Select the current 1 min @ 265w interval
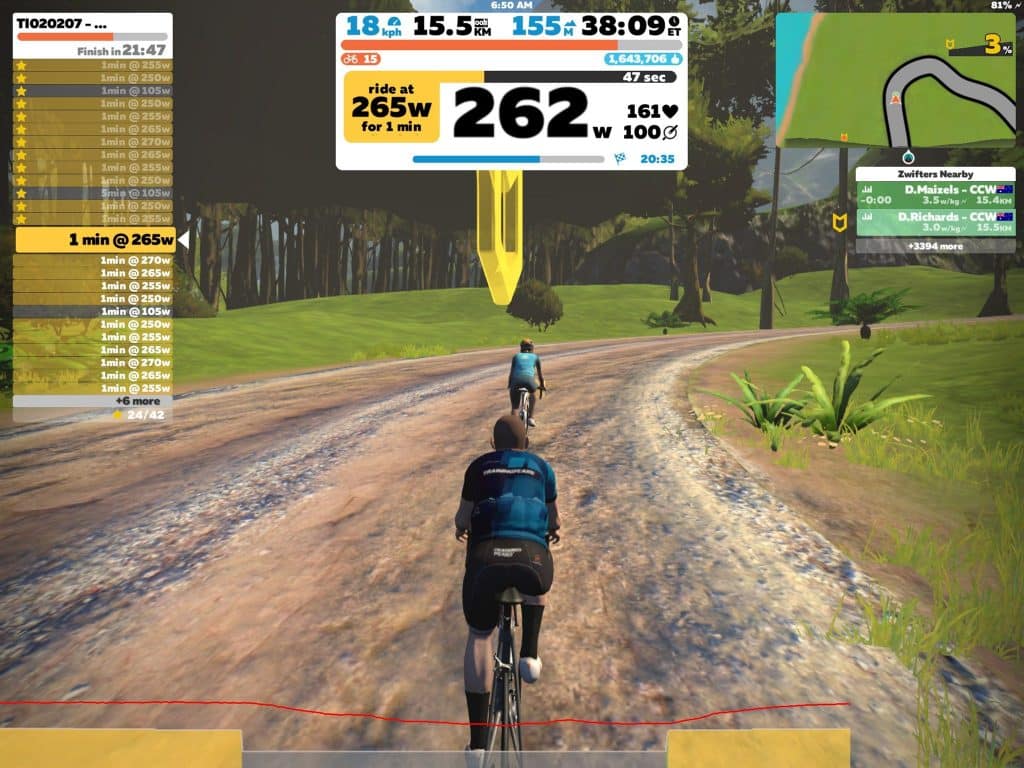Image resolution: width=1024 pixels, height=768 pixels. [x=96, y=240]
